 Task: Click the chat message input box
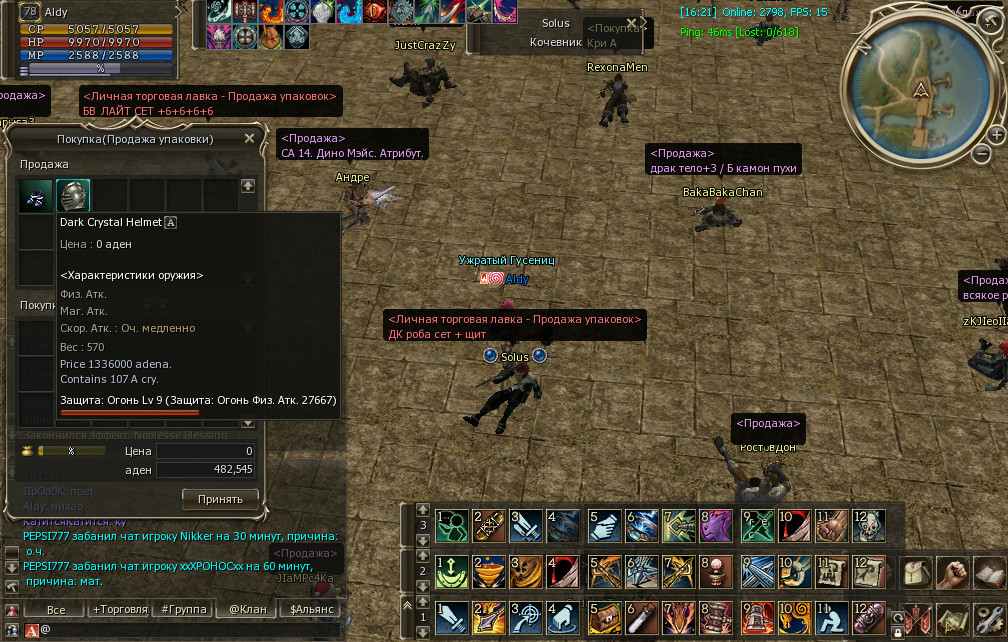click(180, 630)
